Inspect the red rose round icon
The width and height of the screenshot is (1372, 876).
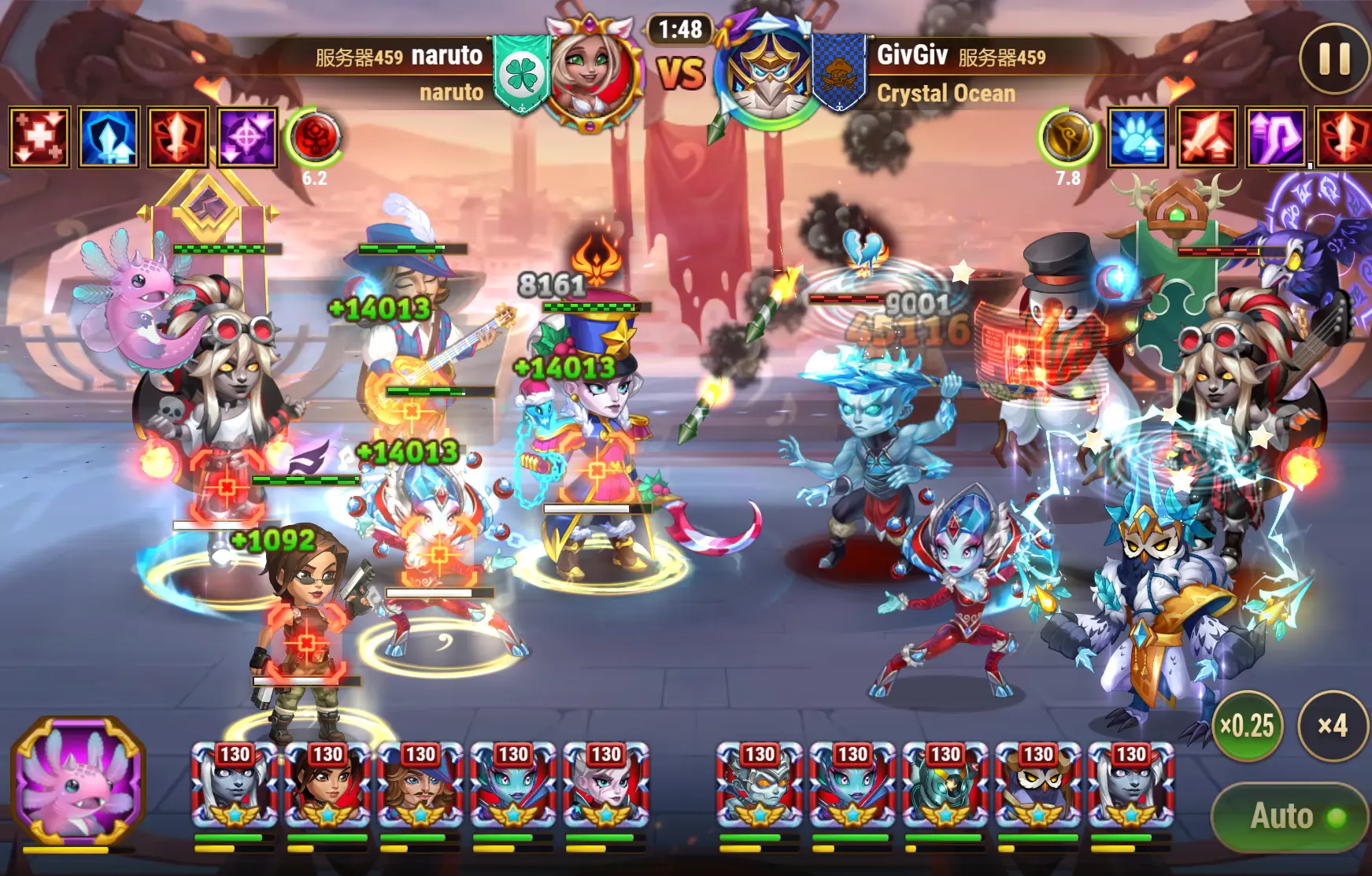(x=315, y=137)
